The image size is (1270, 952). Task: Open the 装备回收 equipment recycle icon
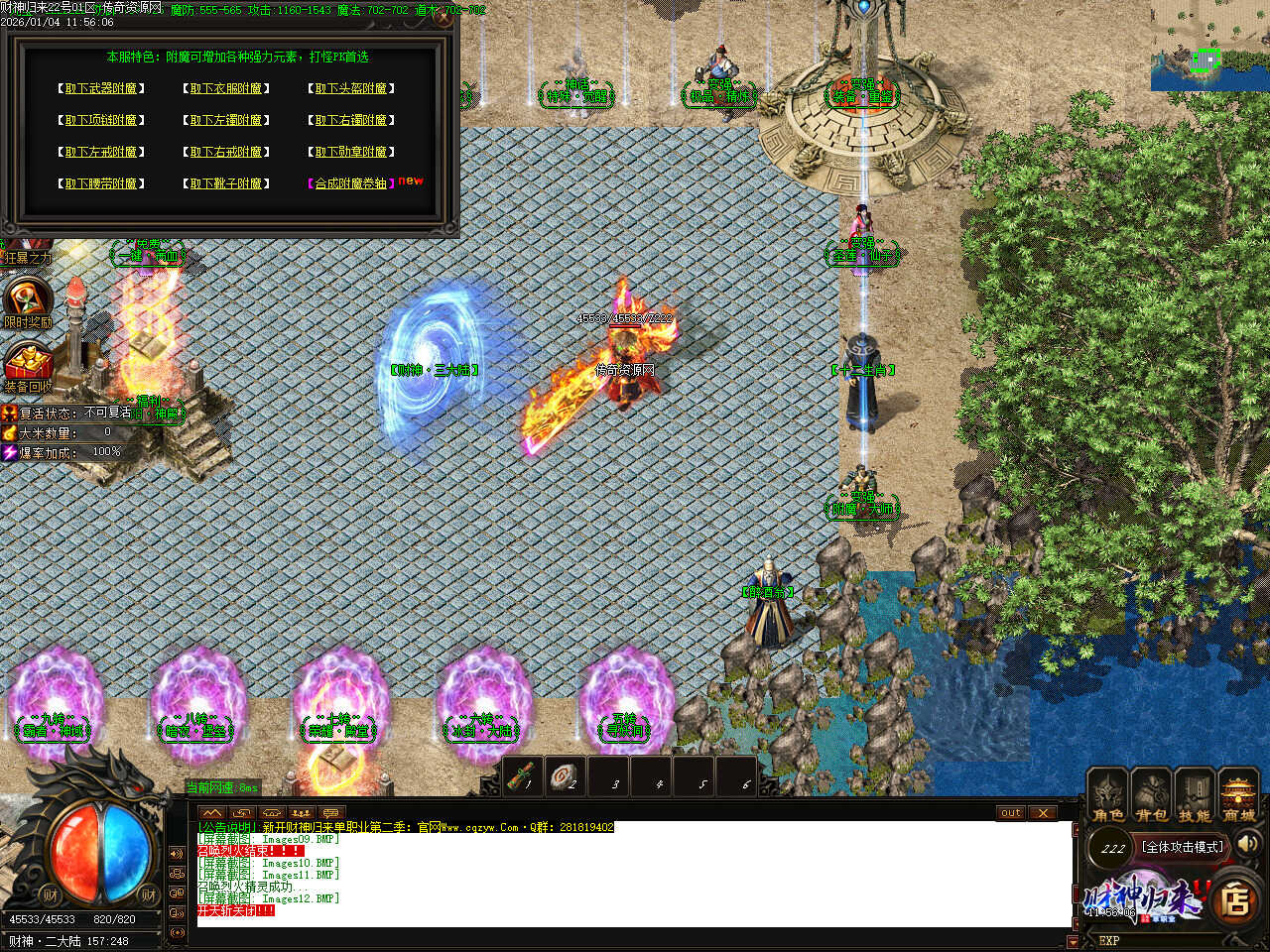pyautogui.click(x=28, y=367)
